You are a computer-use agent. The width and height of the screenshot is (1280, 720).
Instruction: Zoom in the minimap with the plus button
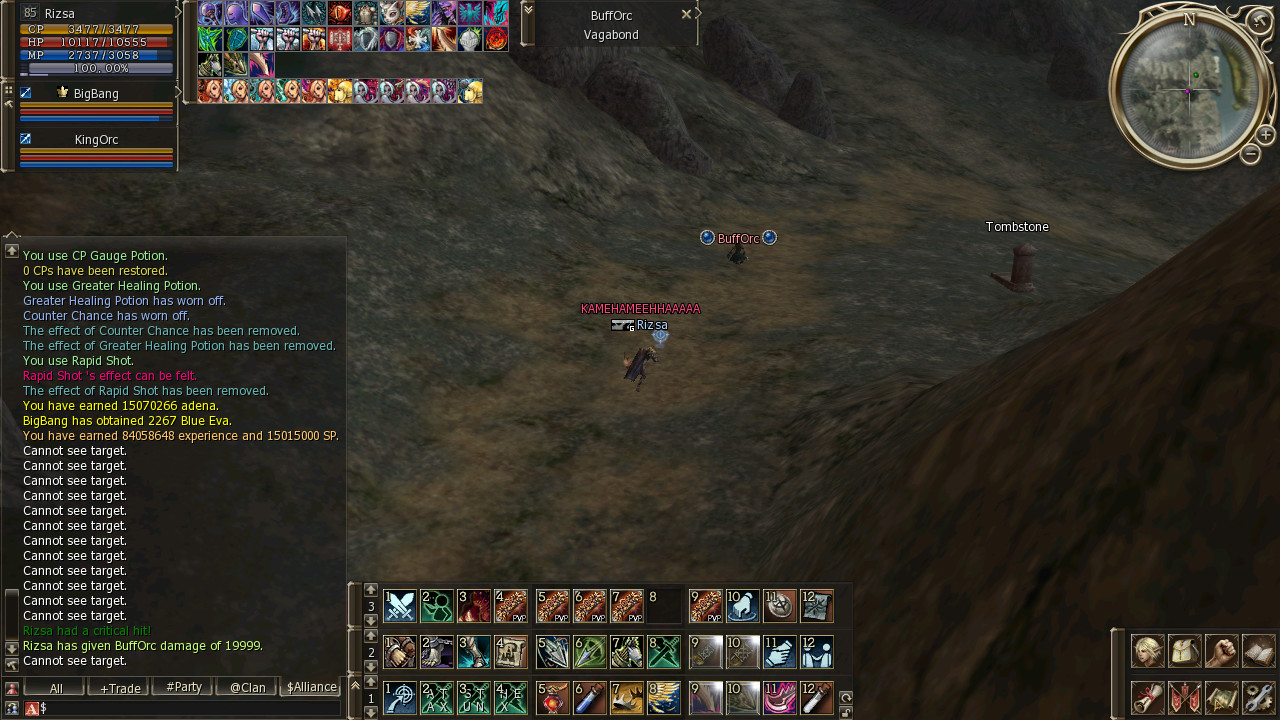click(1265, 135)
